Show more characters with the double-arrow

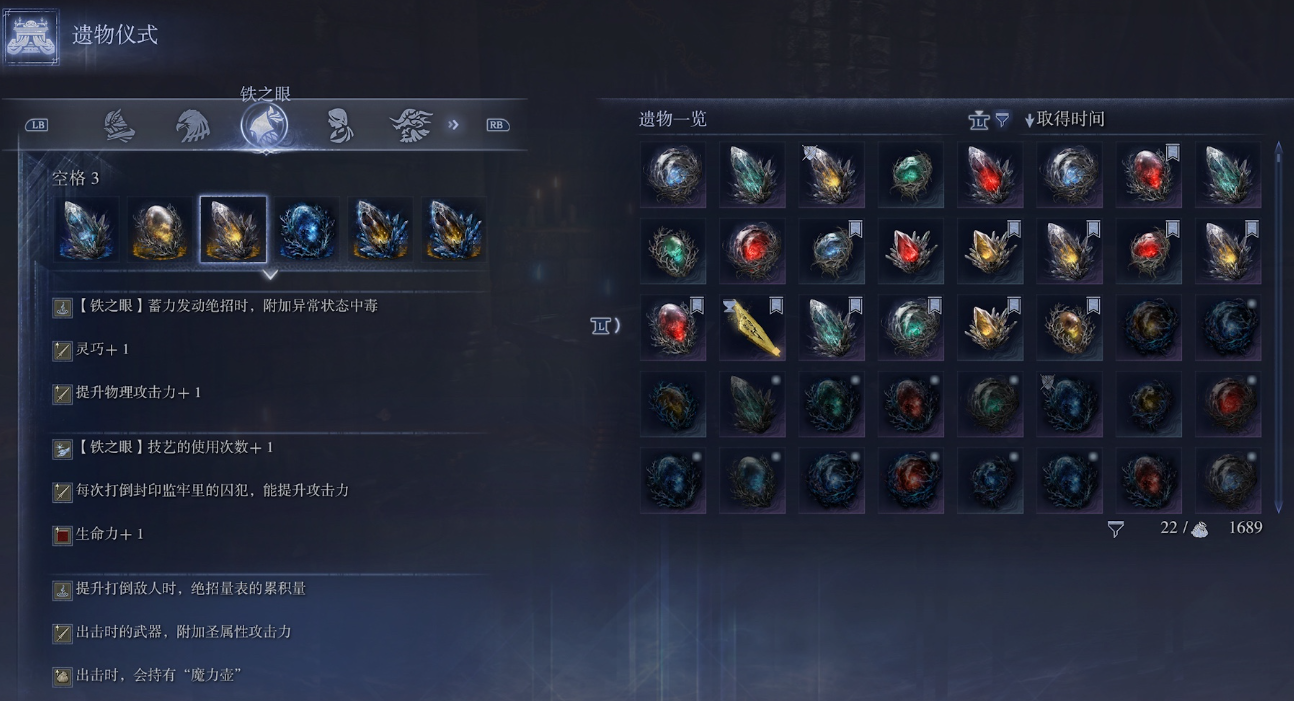coord(454,125)
